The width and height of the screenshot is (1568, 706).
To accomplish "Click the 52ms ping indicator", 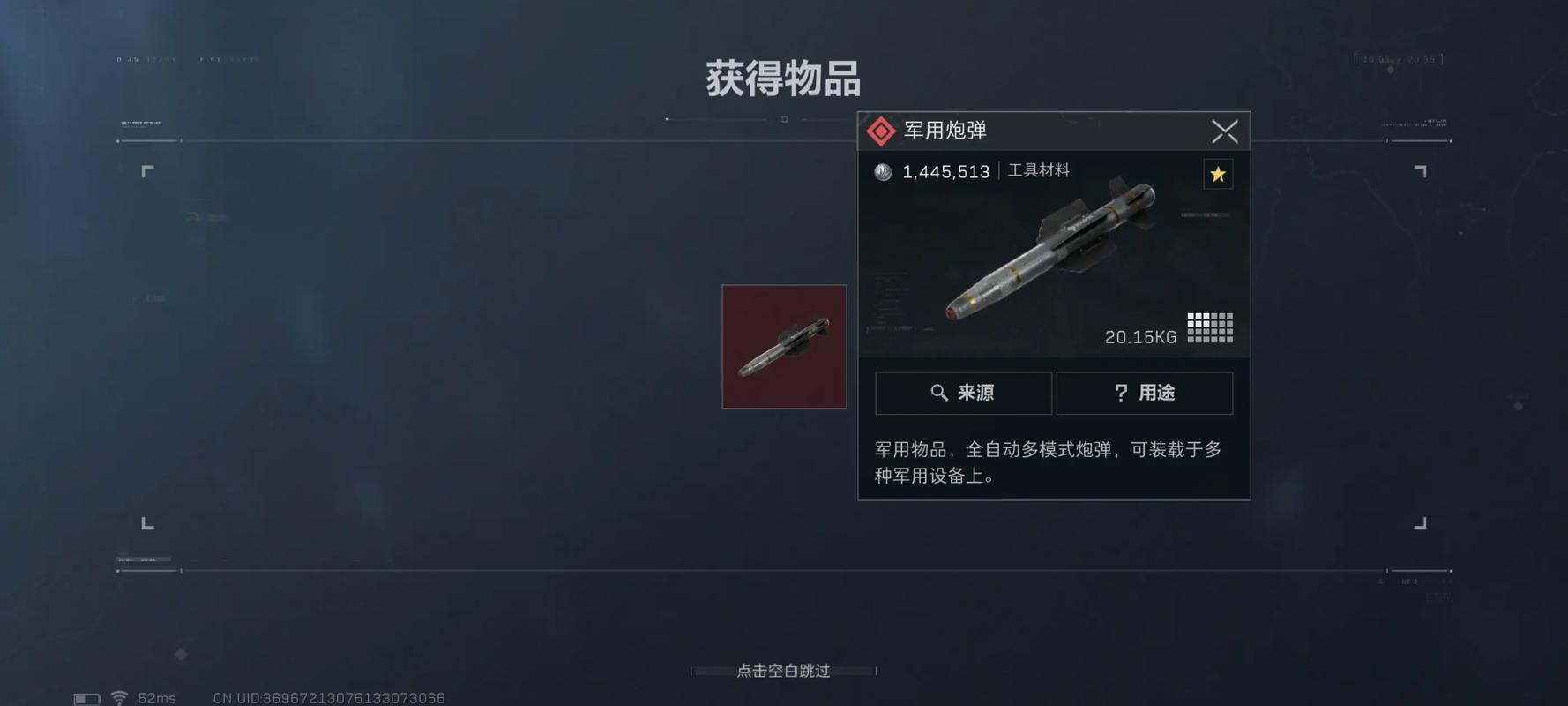I will pyautogui.click(x=159, y=697).
